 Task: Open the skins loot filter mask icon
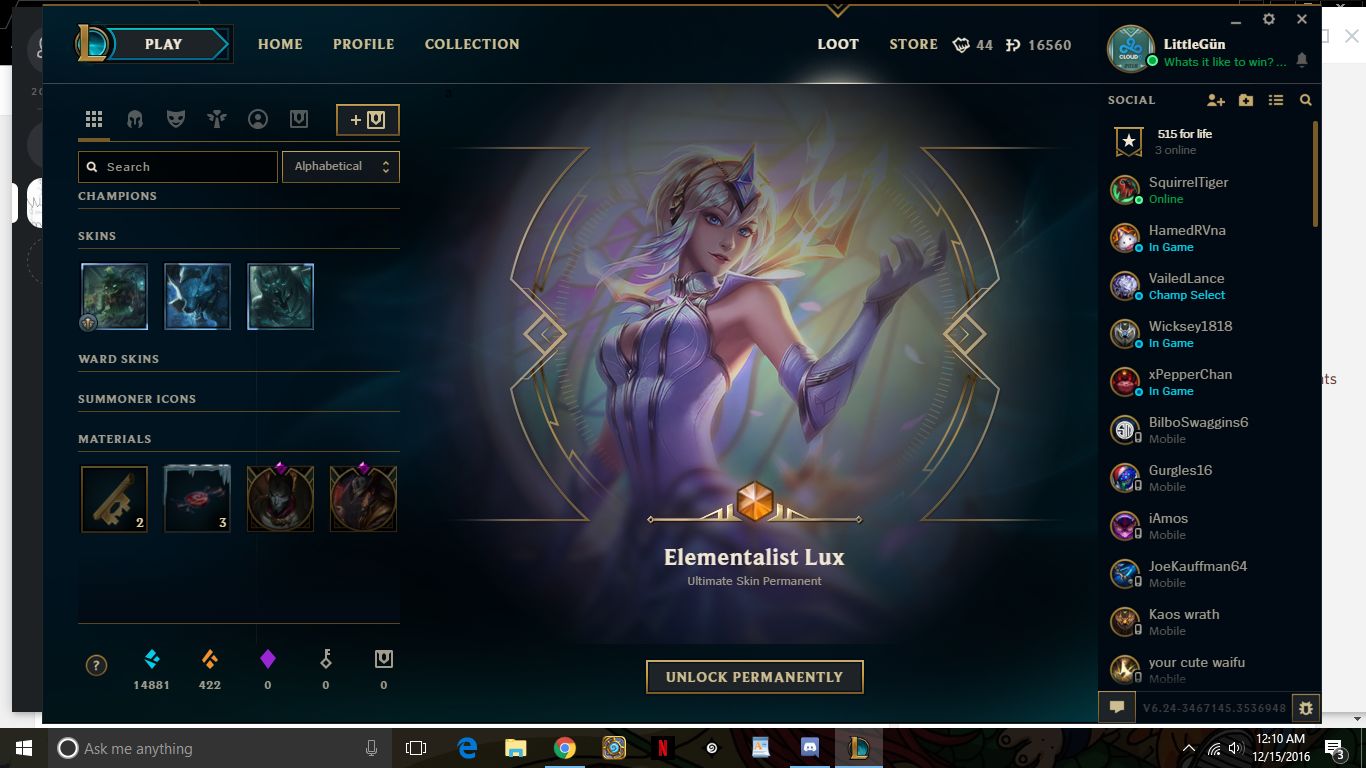(175, 118)
